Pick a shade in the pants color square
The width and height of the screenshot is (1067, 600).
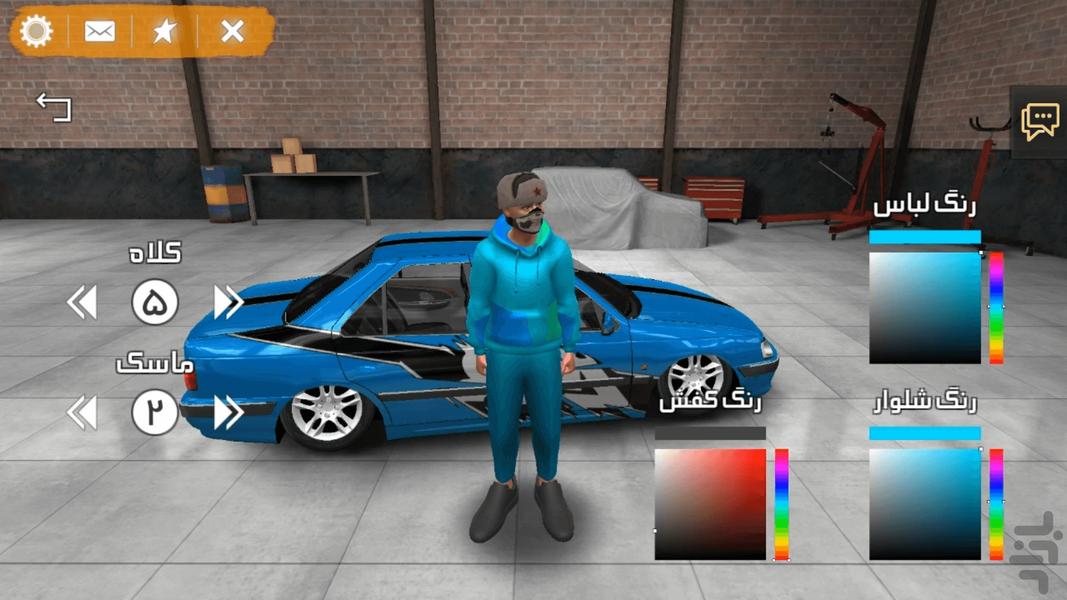925,504
